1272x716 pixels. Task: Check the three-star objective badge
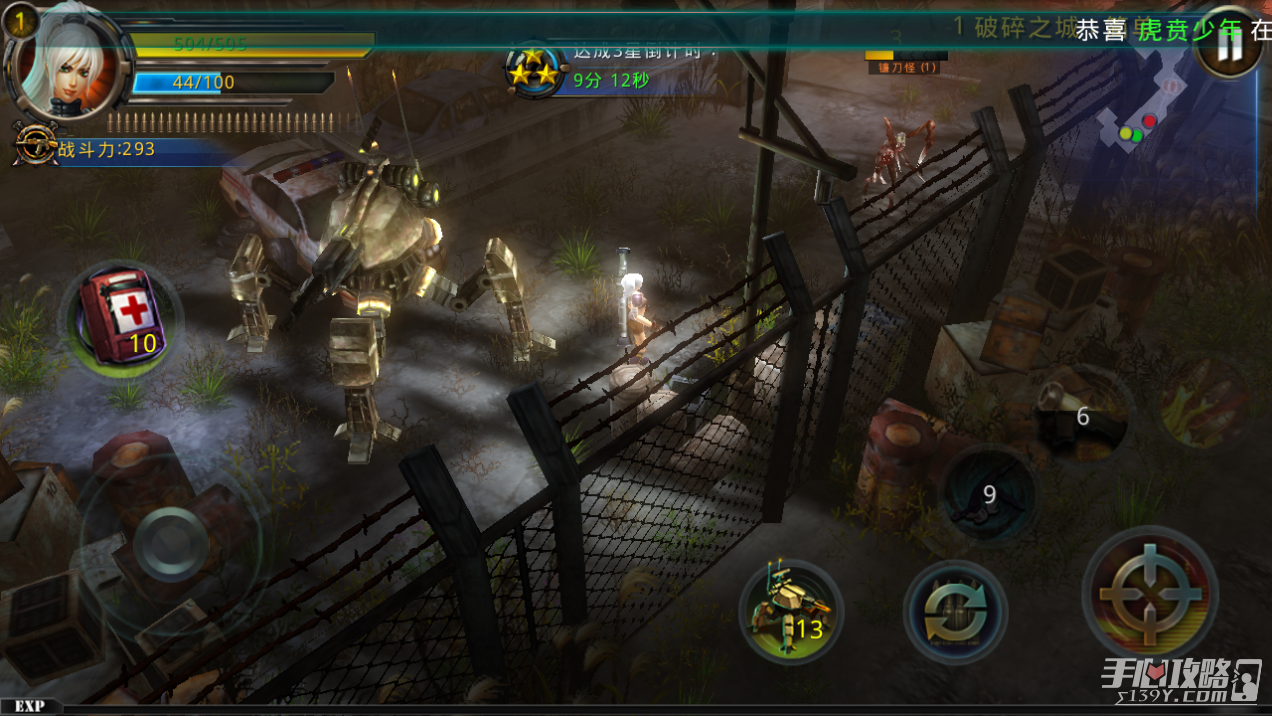(x=534, y=68)
